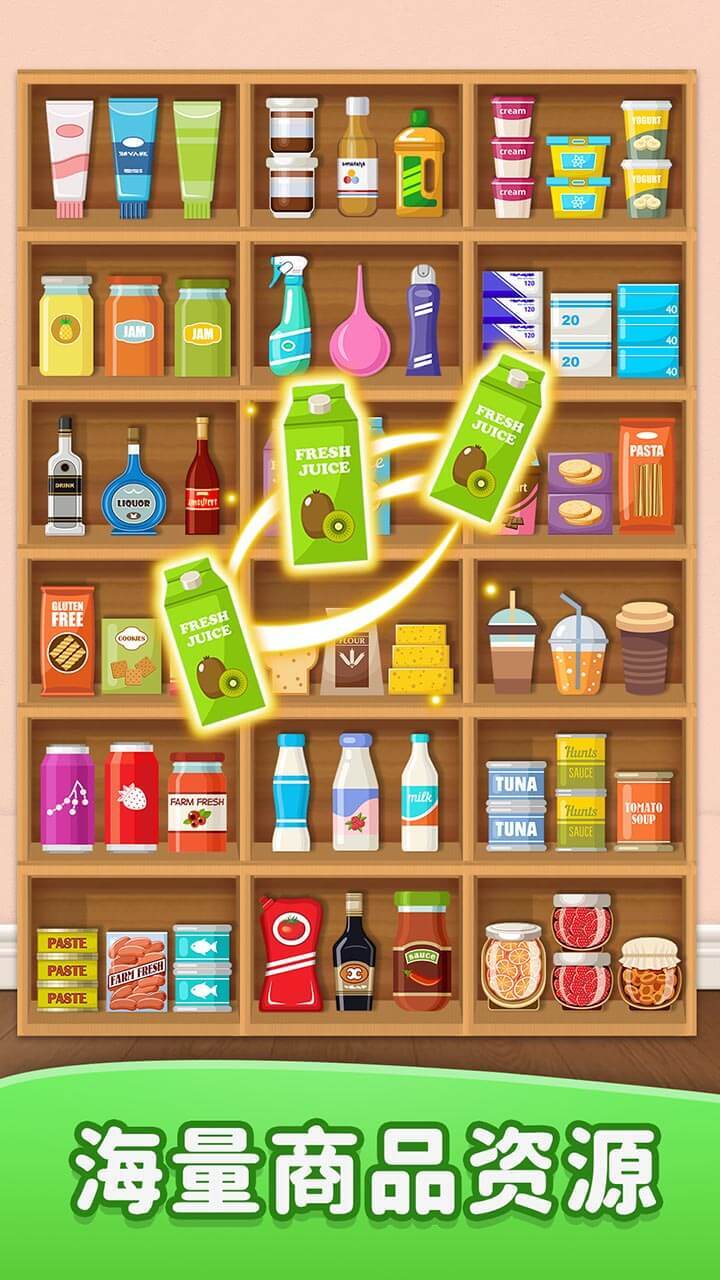Pick the red tomato ketchup pouch
This screenshot has height=1280, width=720.
click(x=291, y=953)
